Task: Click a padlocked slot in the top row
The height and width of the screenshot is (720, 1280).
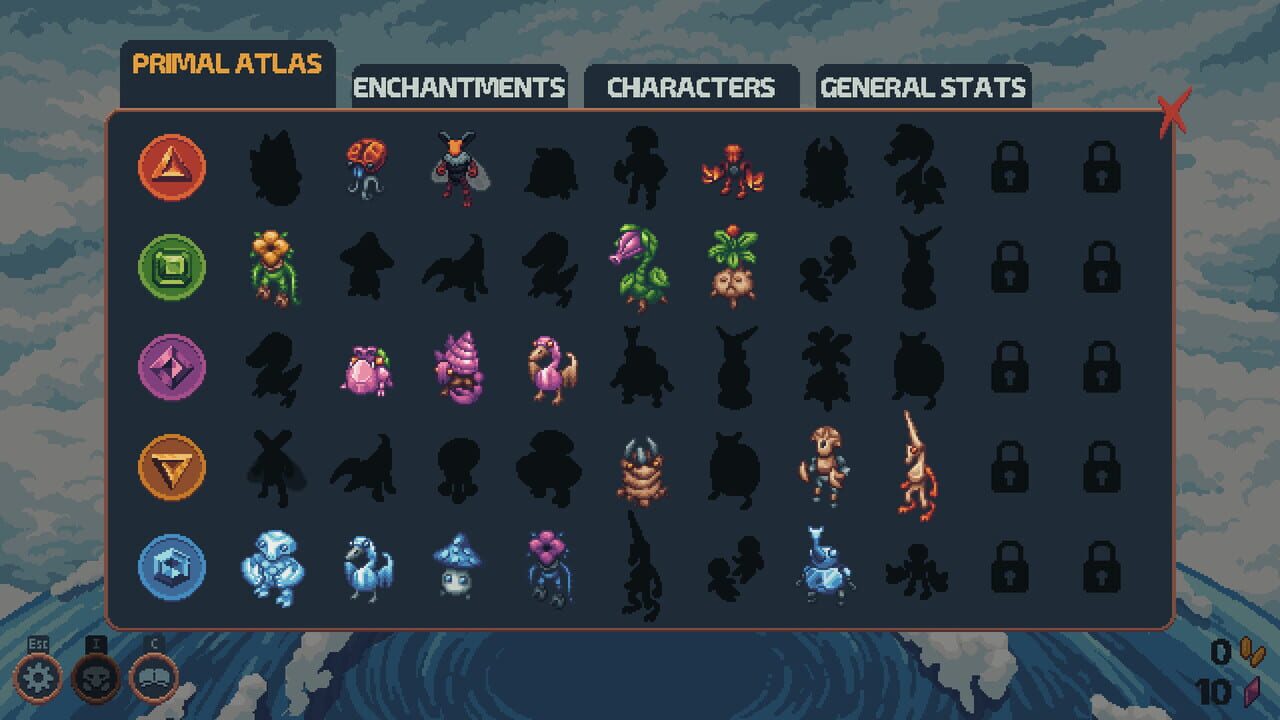Action: [1011, 169]
